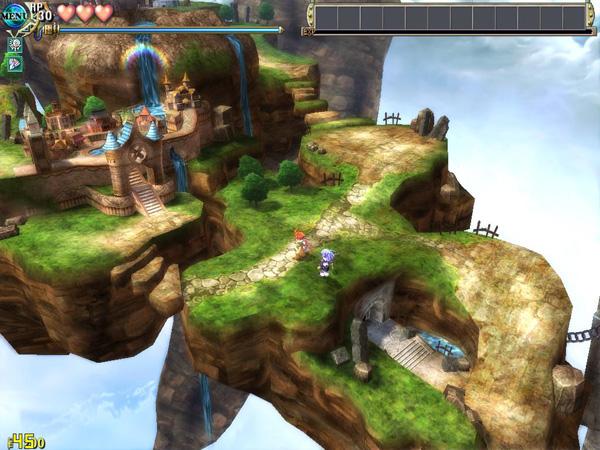Open the round MENU orb button
This screenshot has height=450, width=600.
pos(14,17)
